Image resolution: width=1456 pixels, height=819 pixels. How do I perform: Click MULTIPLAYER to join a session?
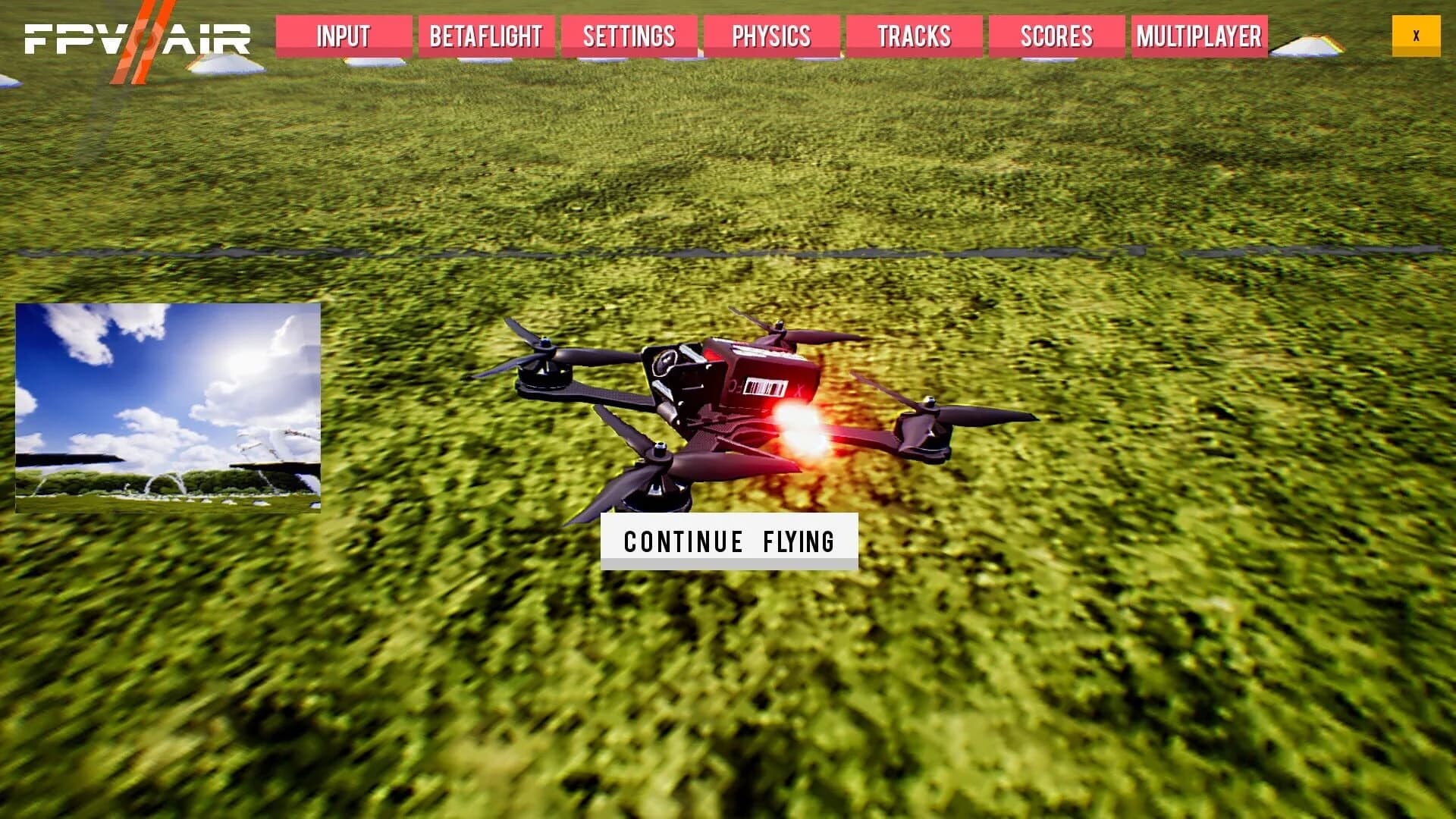tap(1200, 36)
